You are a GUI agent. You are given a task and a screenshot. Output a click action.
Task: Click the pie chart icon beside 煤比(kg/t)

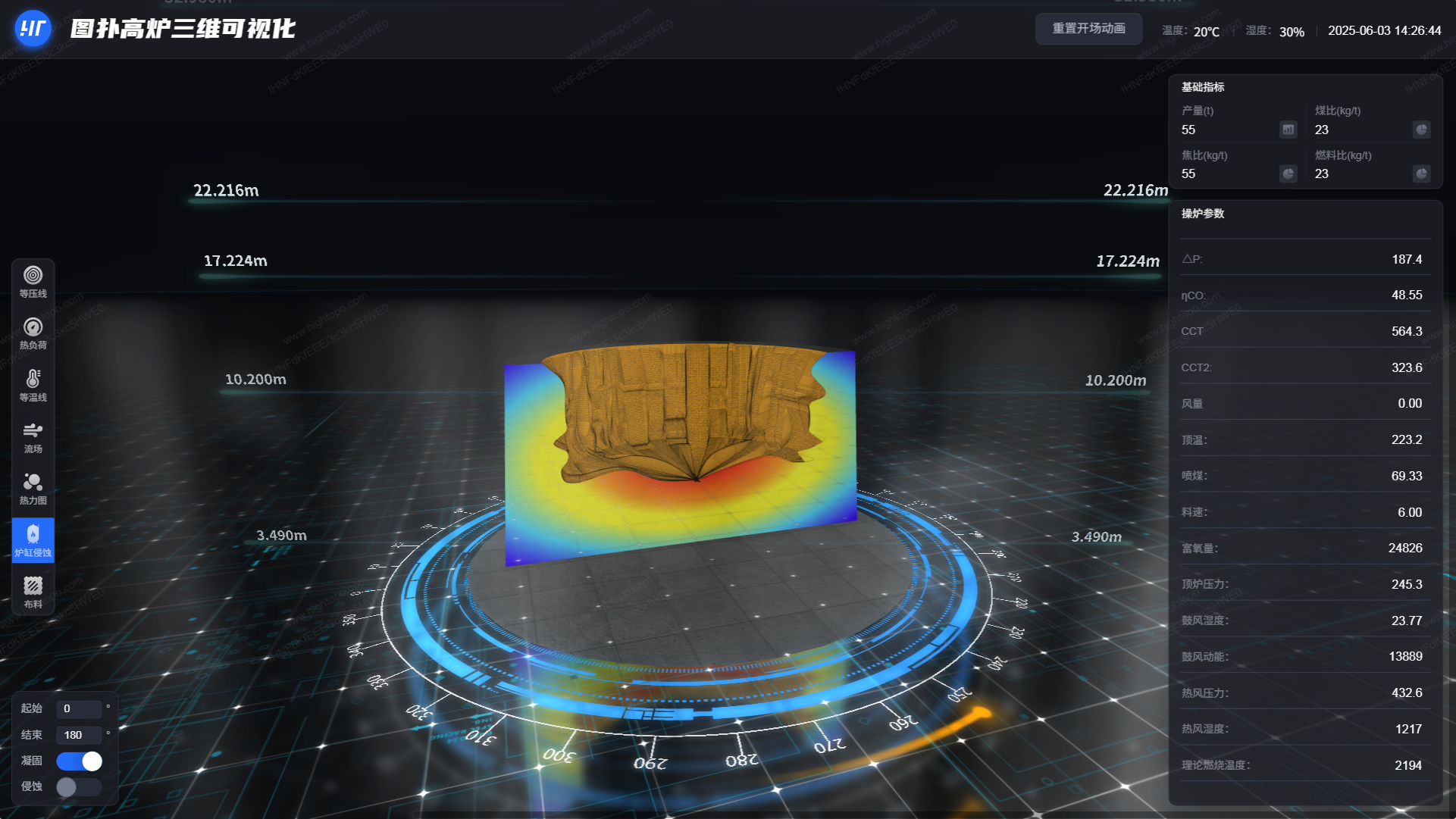pos(1422,130)
